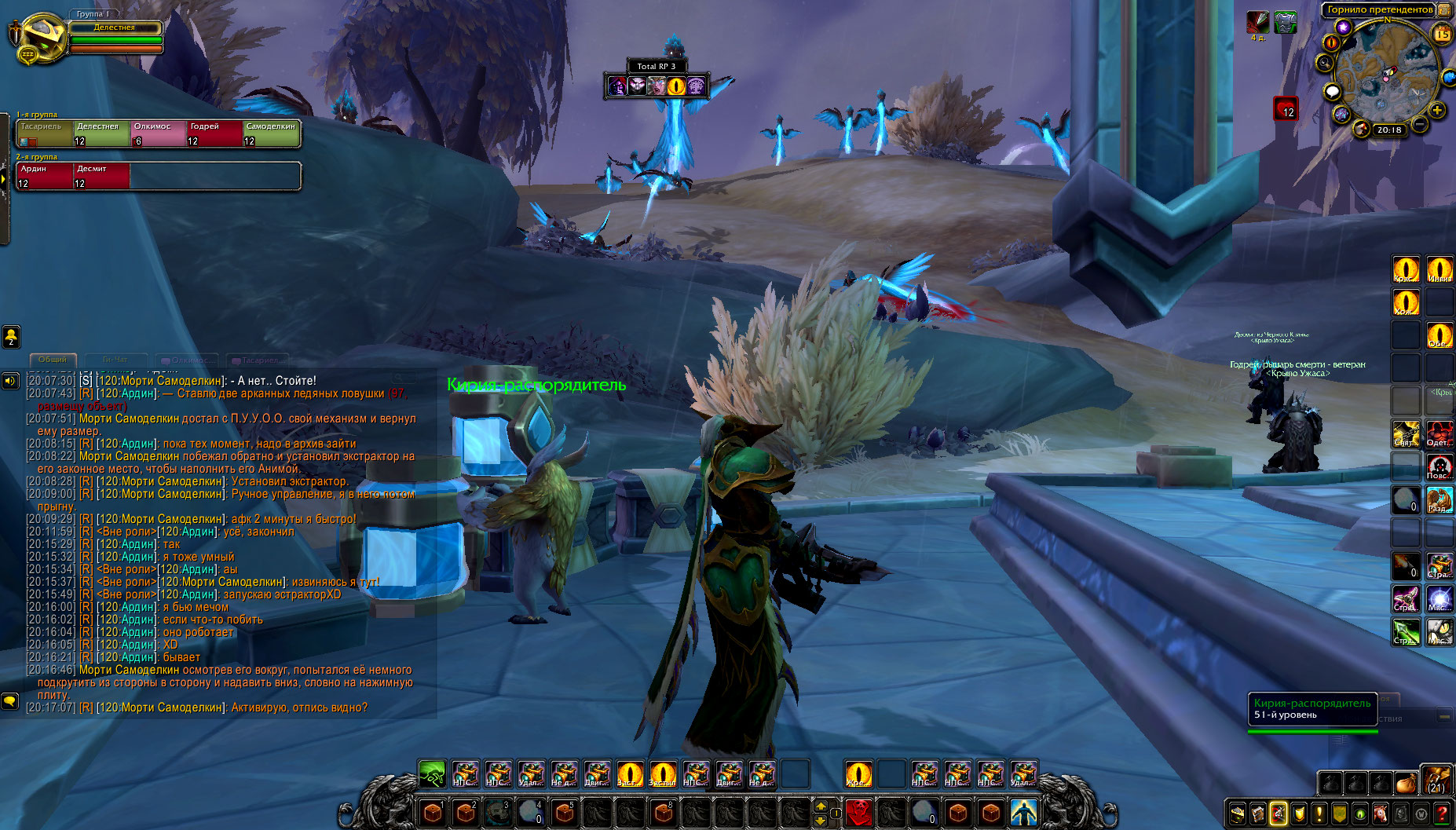Open the main backpack showing 21 free slots
Image resolution: width=1456 pixels, height=830 pixels.
tap(1436, 782)
